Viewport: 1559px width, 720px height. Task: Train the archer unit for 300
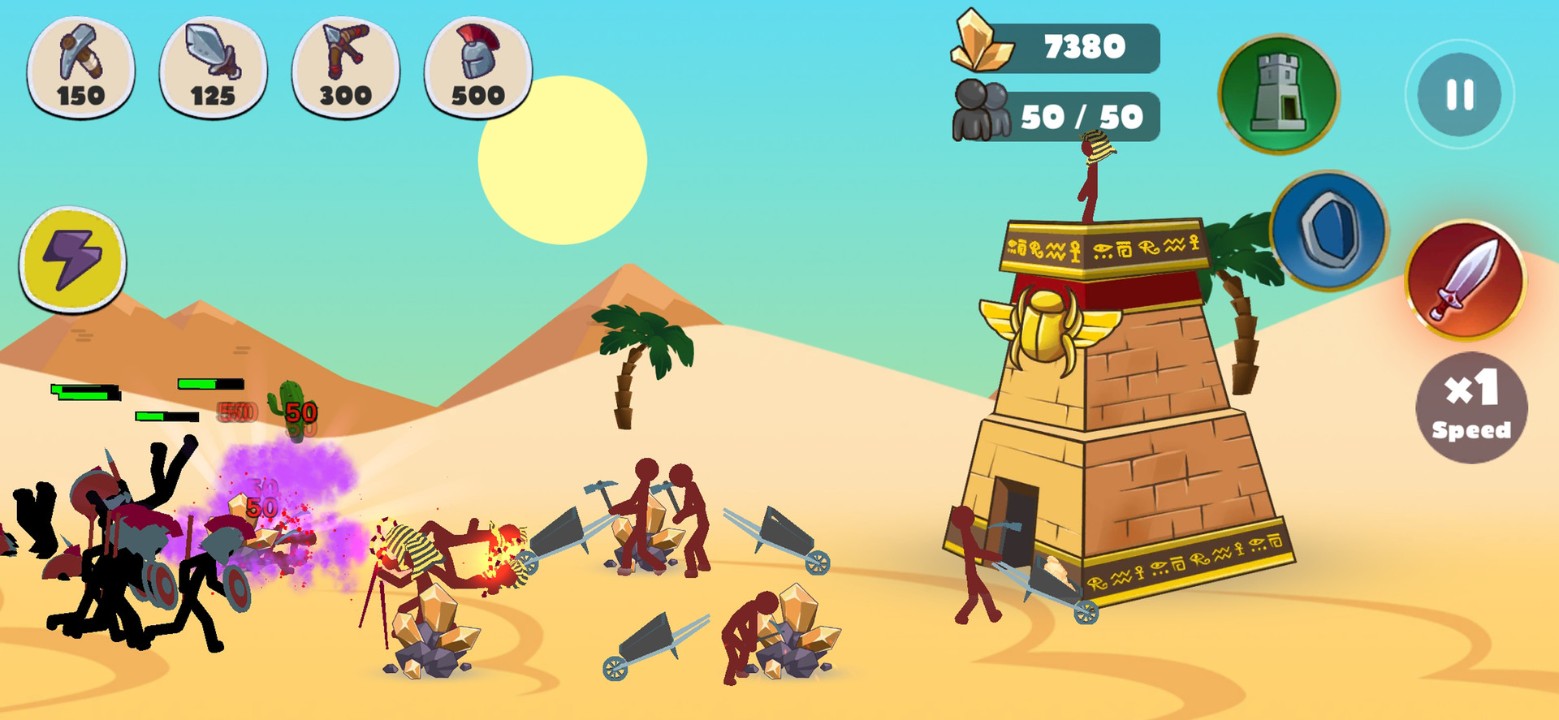[345, 68]
